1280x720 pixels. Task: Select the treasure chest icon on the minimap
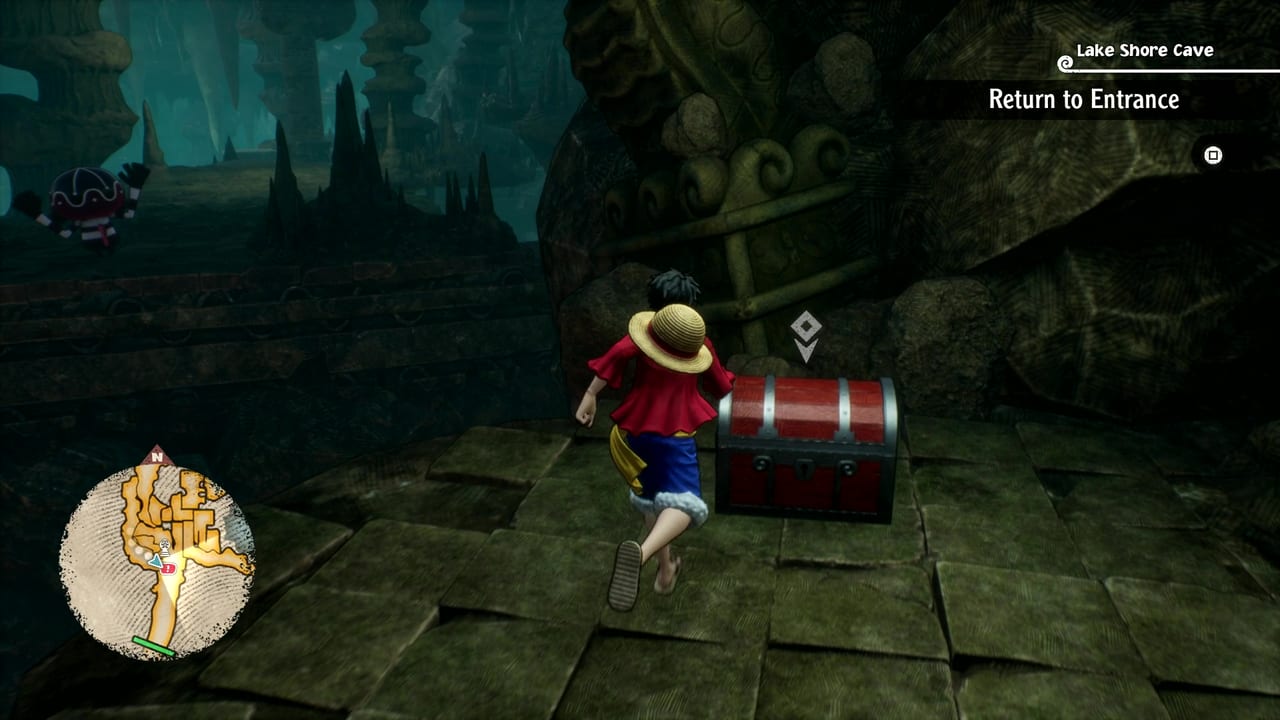[x=163, y=546]
